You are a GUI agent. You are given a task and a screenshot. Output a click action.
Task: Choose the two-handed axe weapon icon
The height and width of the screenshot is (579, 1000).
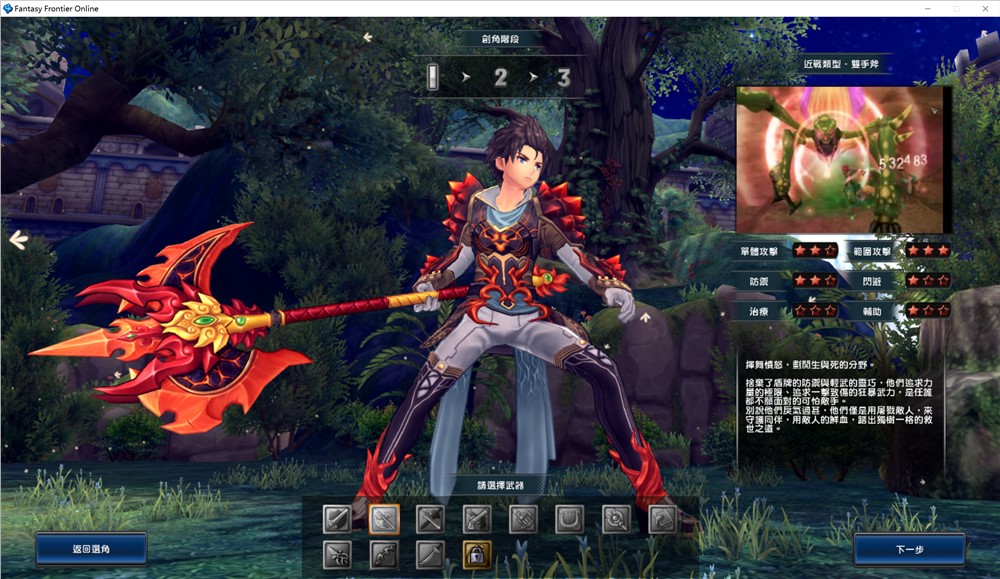(384, 518)
